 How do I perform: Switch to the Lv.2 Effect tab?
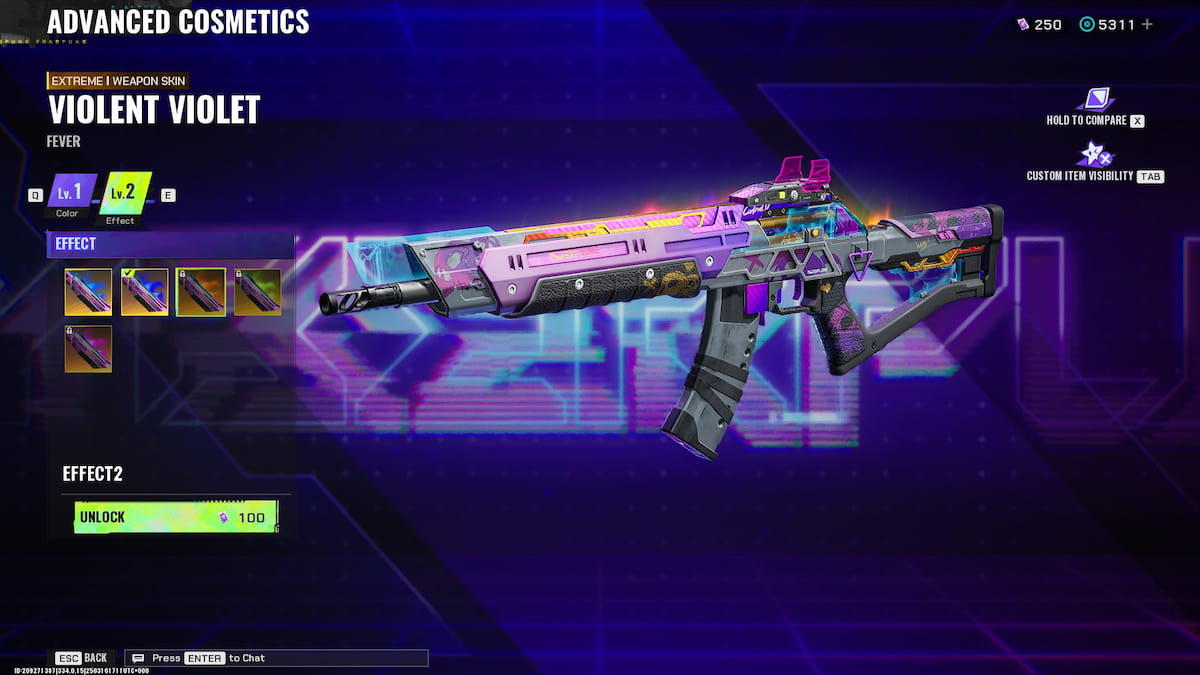coord(126,193)
